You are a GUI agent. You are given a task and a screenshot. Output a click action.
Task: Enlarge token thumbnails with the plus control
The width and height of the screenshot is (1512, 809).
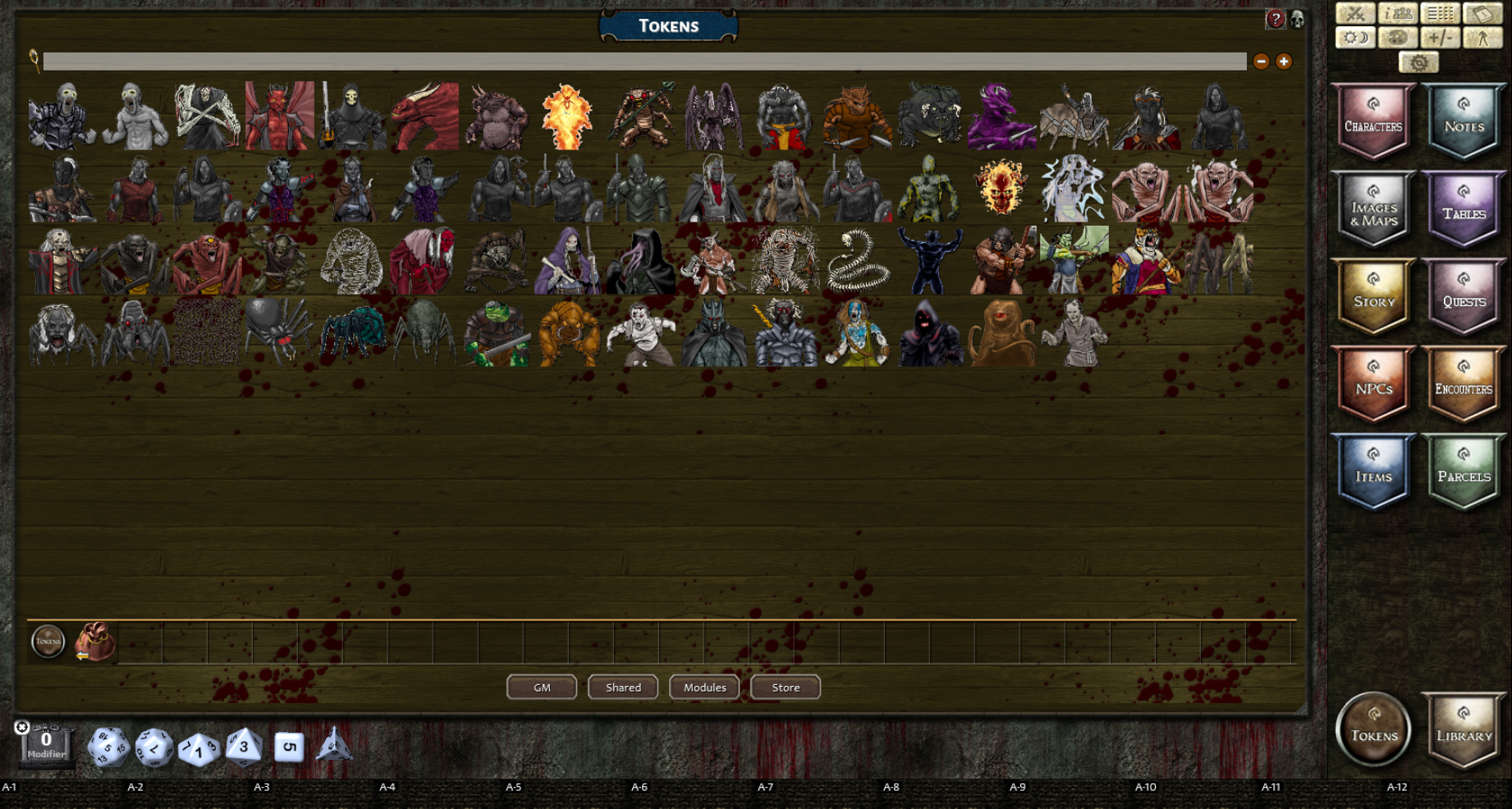click(x=1283, y=61)
